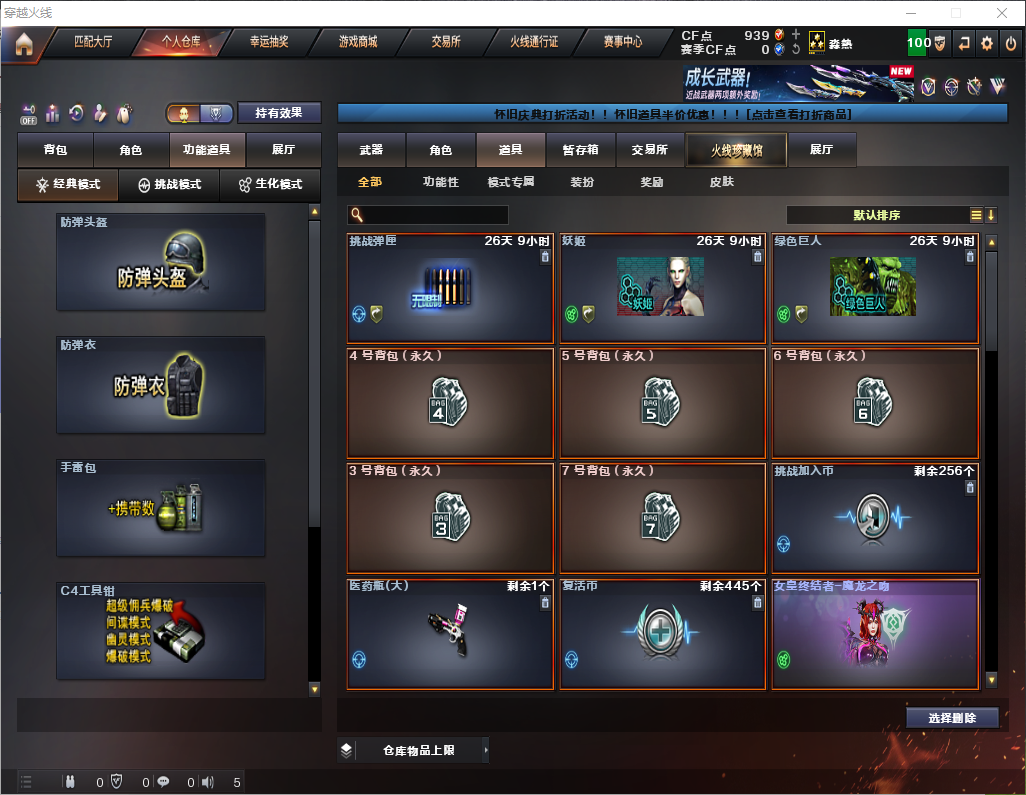Open the 赛事中心 tournament center
1026x795 pixels.
pos(622,43)
